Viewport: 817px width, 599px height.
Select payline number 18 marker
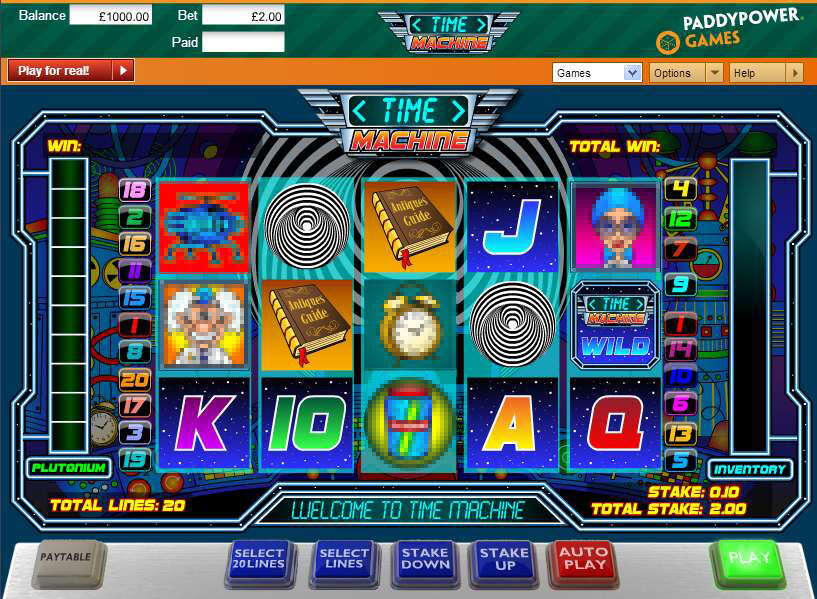[133, 190]
